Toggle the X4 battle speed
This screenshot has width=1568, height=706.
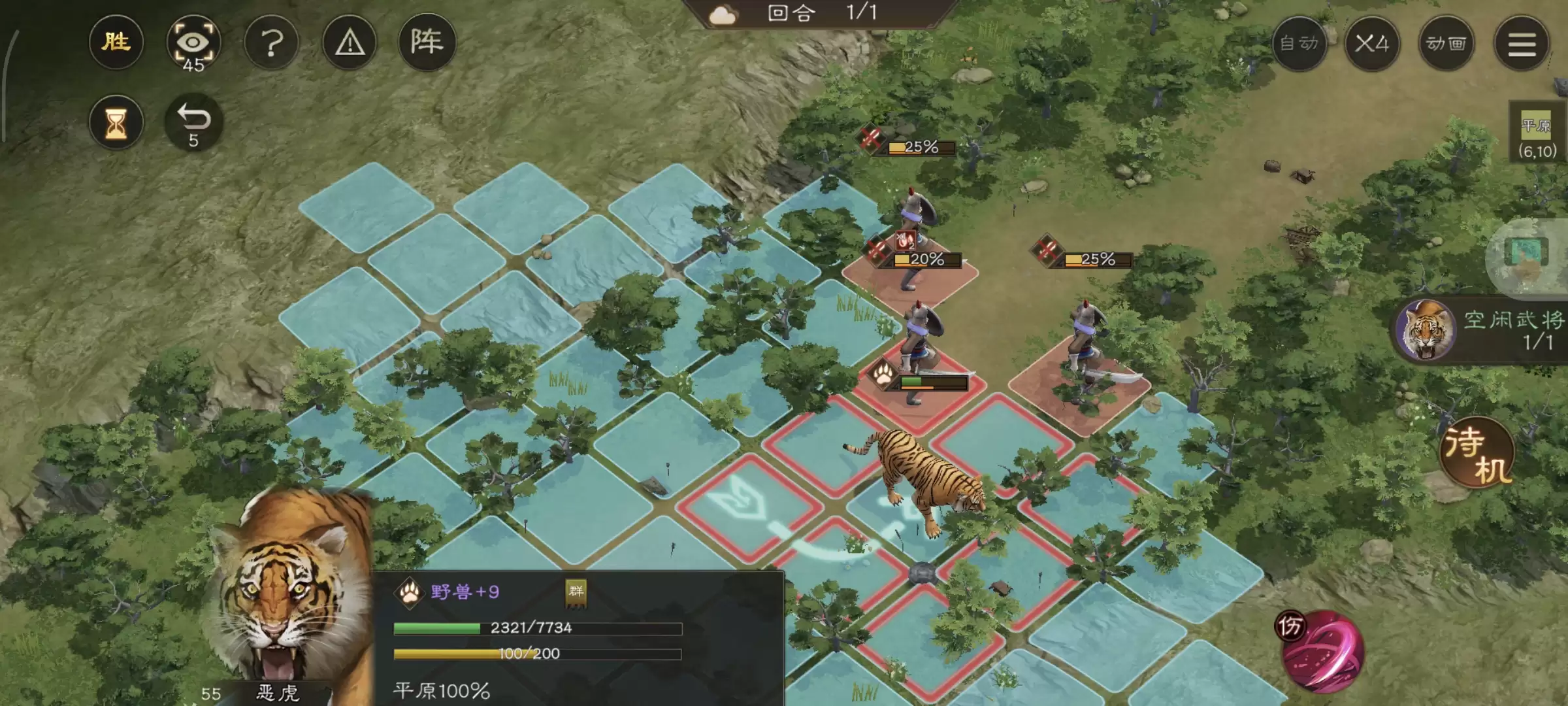point(1375,44)
